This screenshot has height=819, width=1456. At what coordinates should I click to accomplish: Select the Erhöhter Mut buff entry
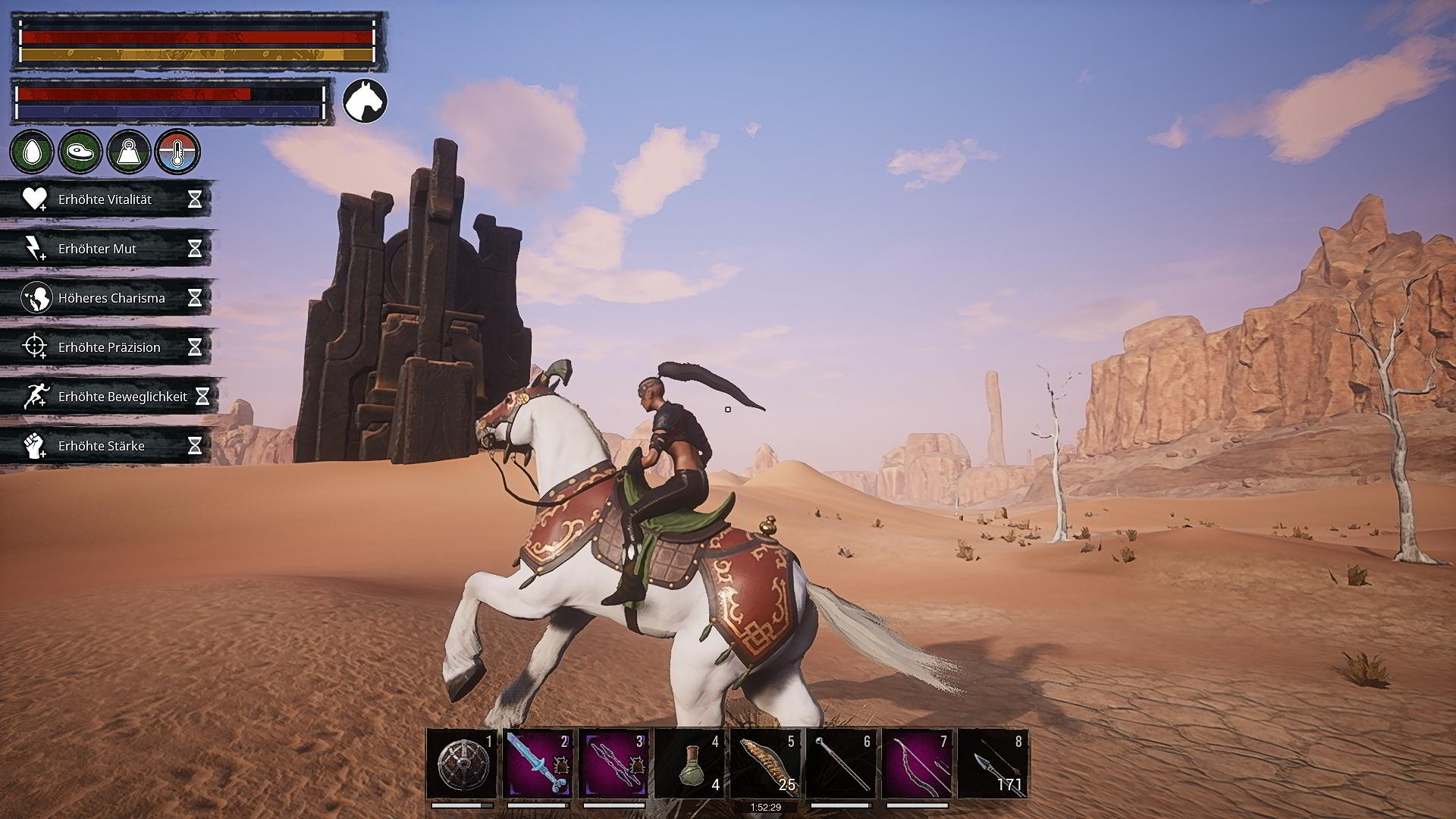click(x=106, y=249)
